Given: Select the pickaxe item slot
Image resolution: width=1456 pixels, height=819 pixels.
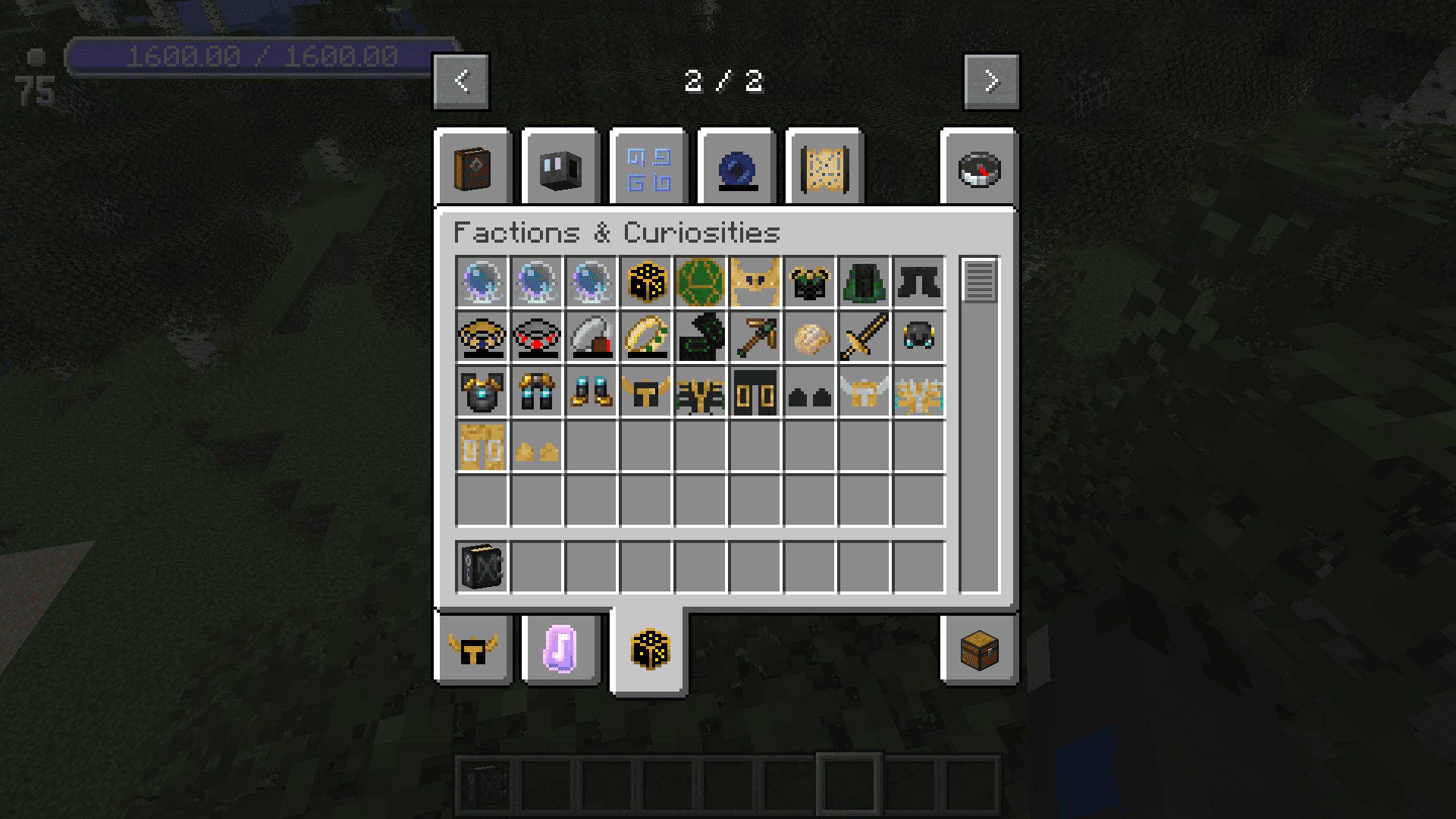Looking at the screenshot, I should click(755, 337).
